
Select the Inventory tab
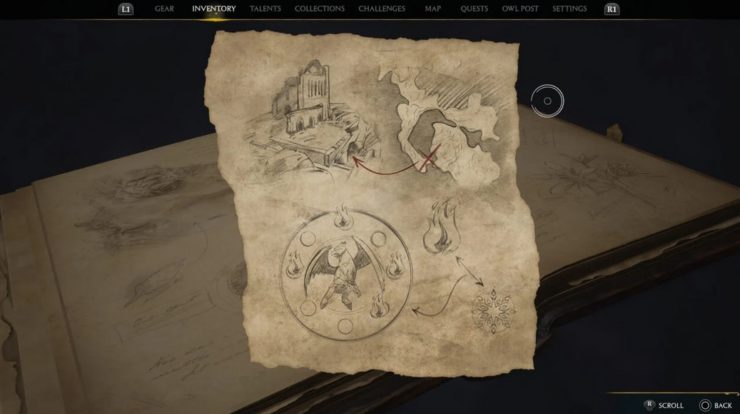213,9
